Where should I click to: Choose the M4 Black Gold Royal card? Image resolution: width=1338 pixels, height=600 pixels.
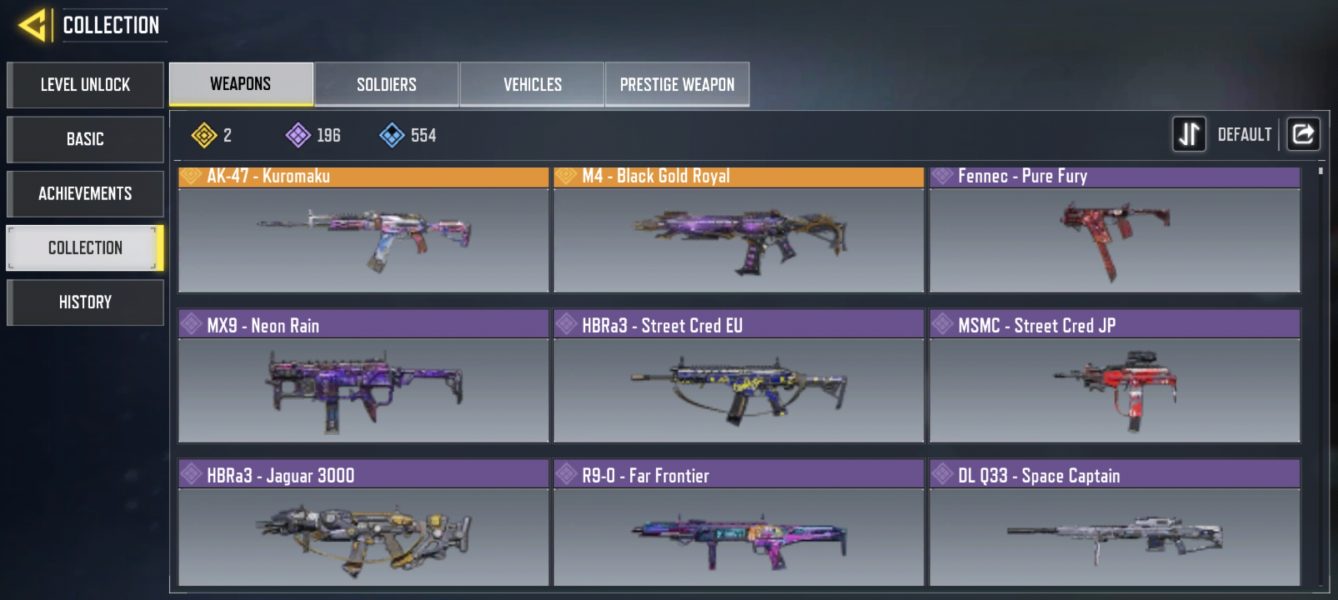738,230
